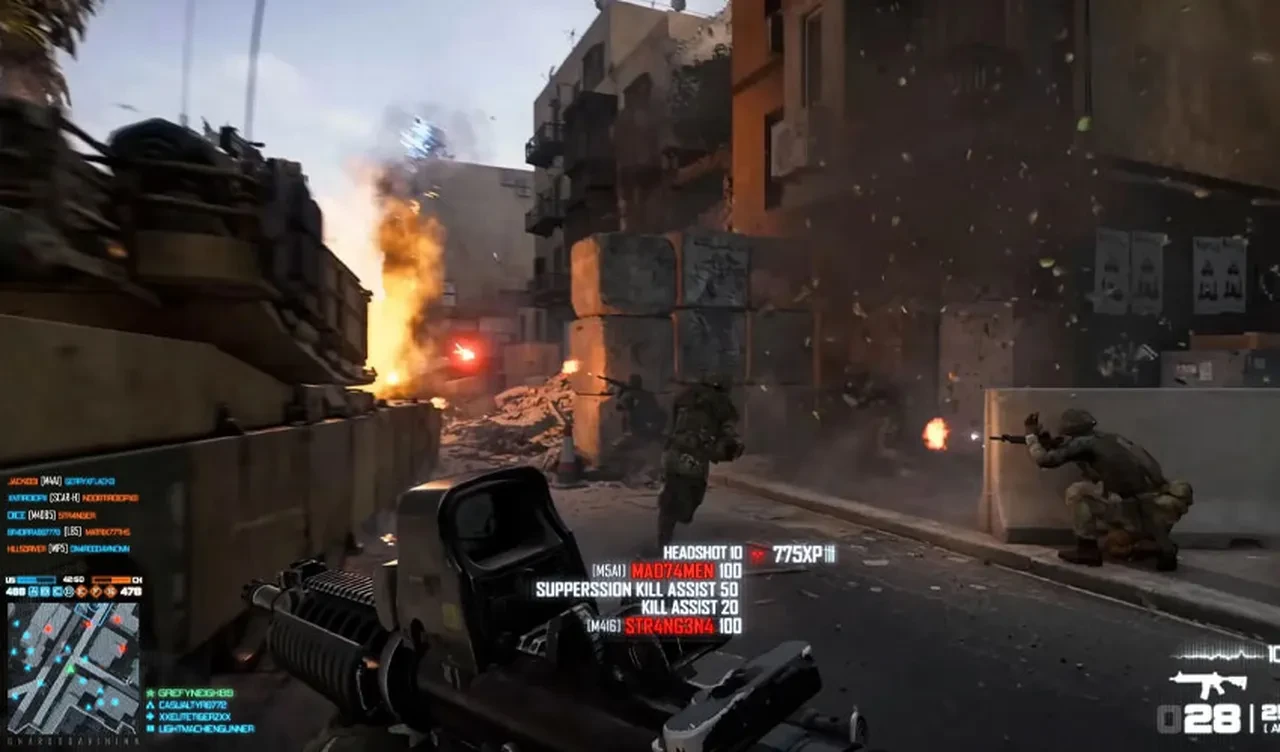The height and width of the screenshot is (752, 1280).
Task: Click the assault rifle weapon icon
Action: 1208,684
